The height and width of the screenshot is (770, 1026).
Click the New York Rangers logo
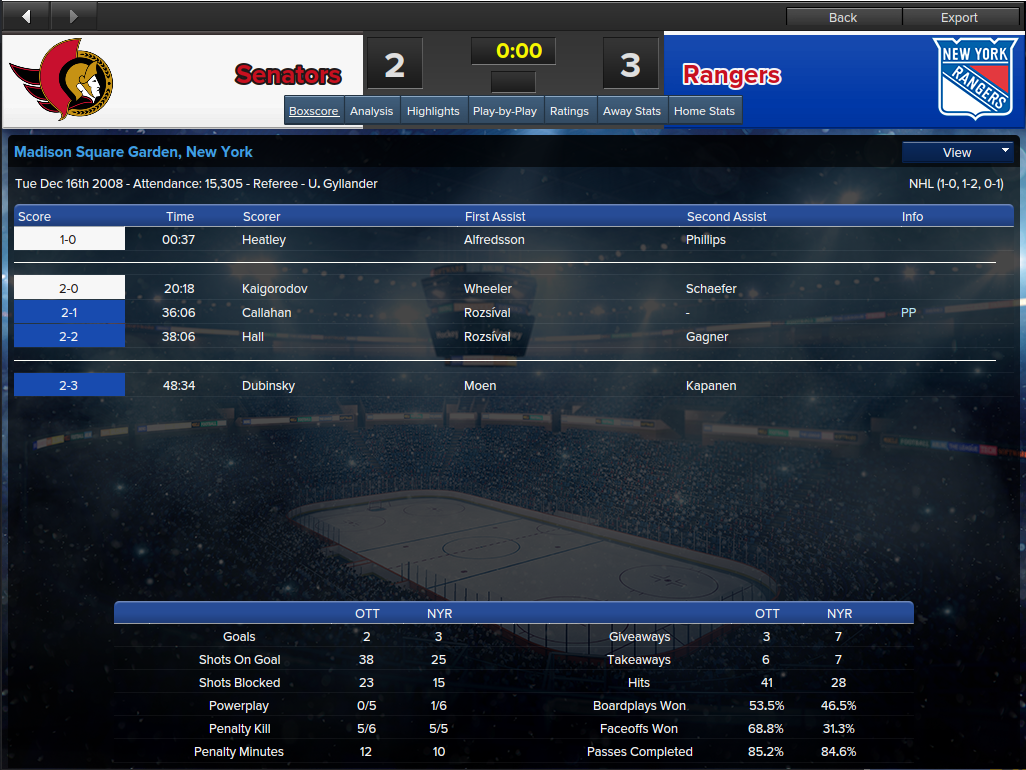coord(973,79)
